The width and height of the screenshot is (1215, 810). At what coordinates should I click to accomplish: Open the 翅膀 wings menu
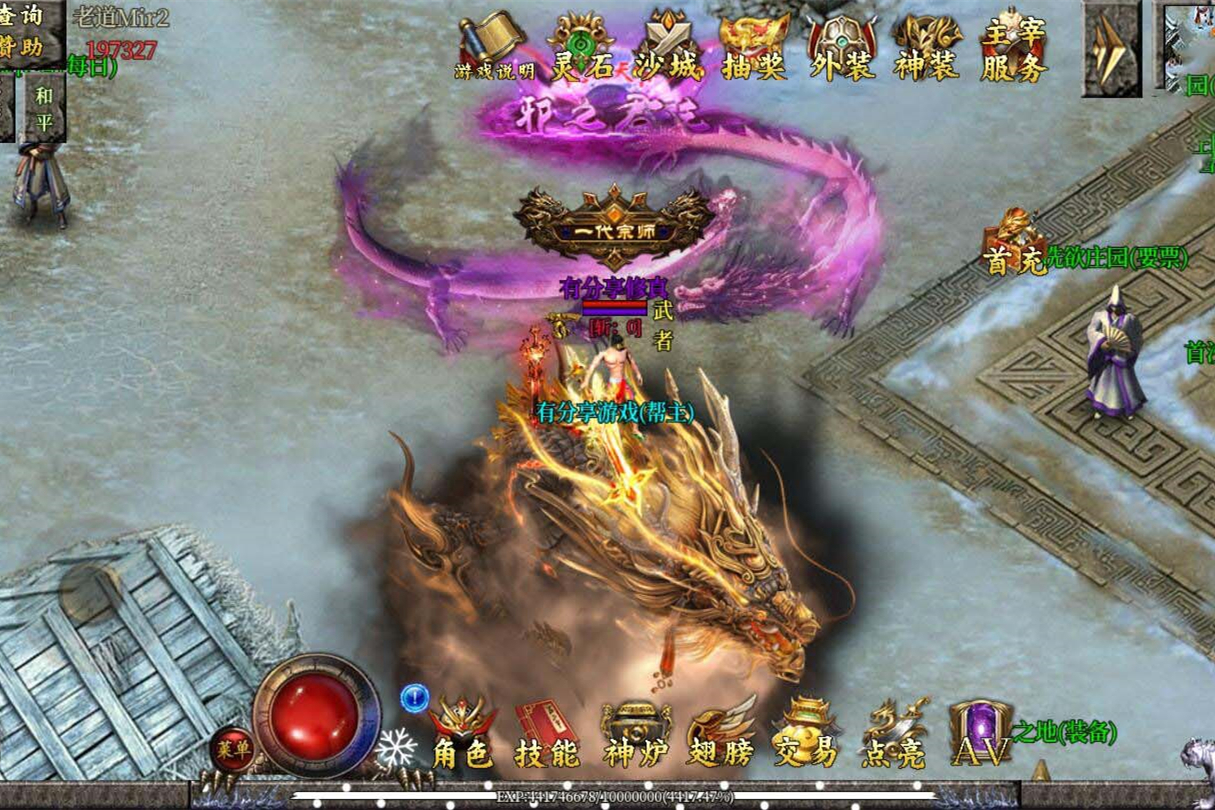coord(721,735)
